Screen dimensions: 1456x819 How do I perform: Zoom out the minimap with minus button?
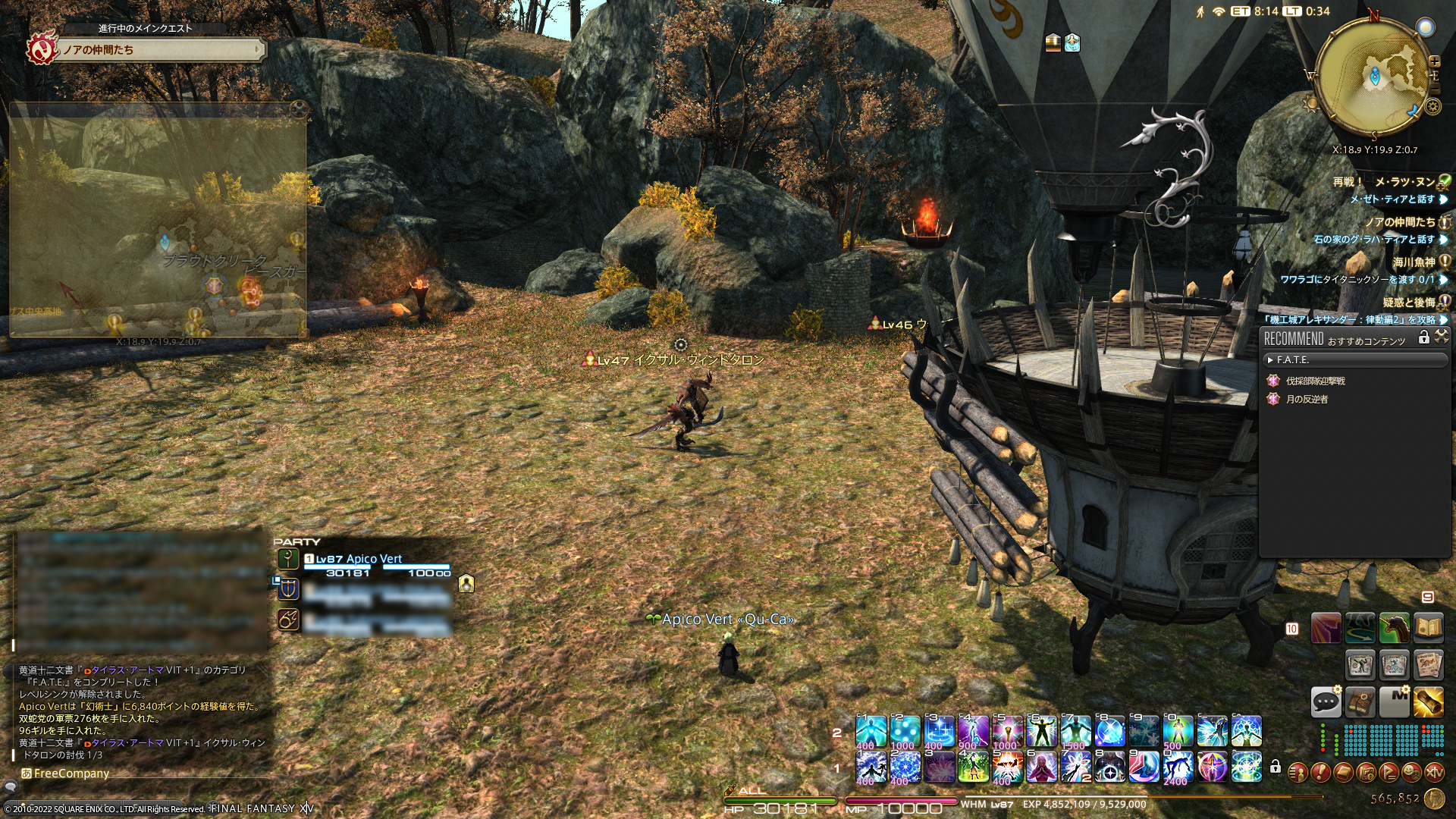[1434, 89]
